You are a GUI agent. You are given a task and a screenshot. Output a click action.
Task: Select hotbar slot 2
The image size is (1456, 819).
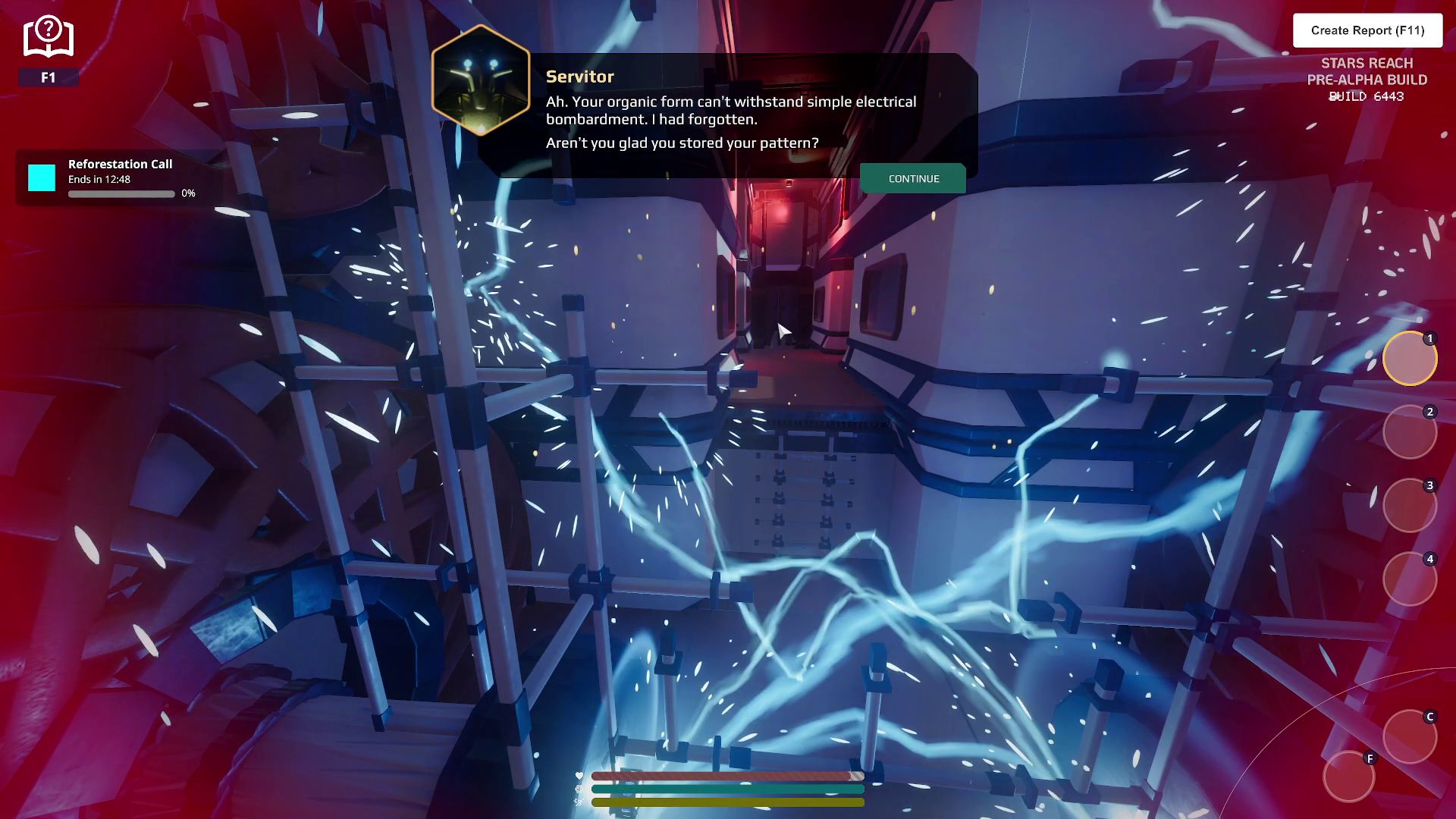[1410, 432]
